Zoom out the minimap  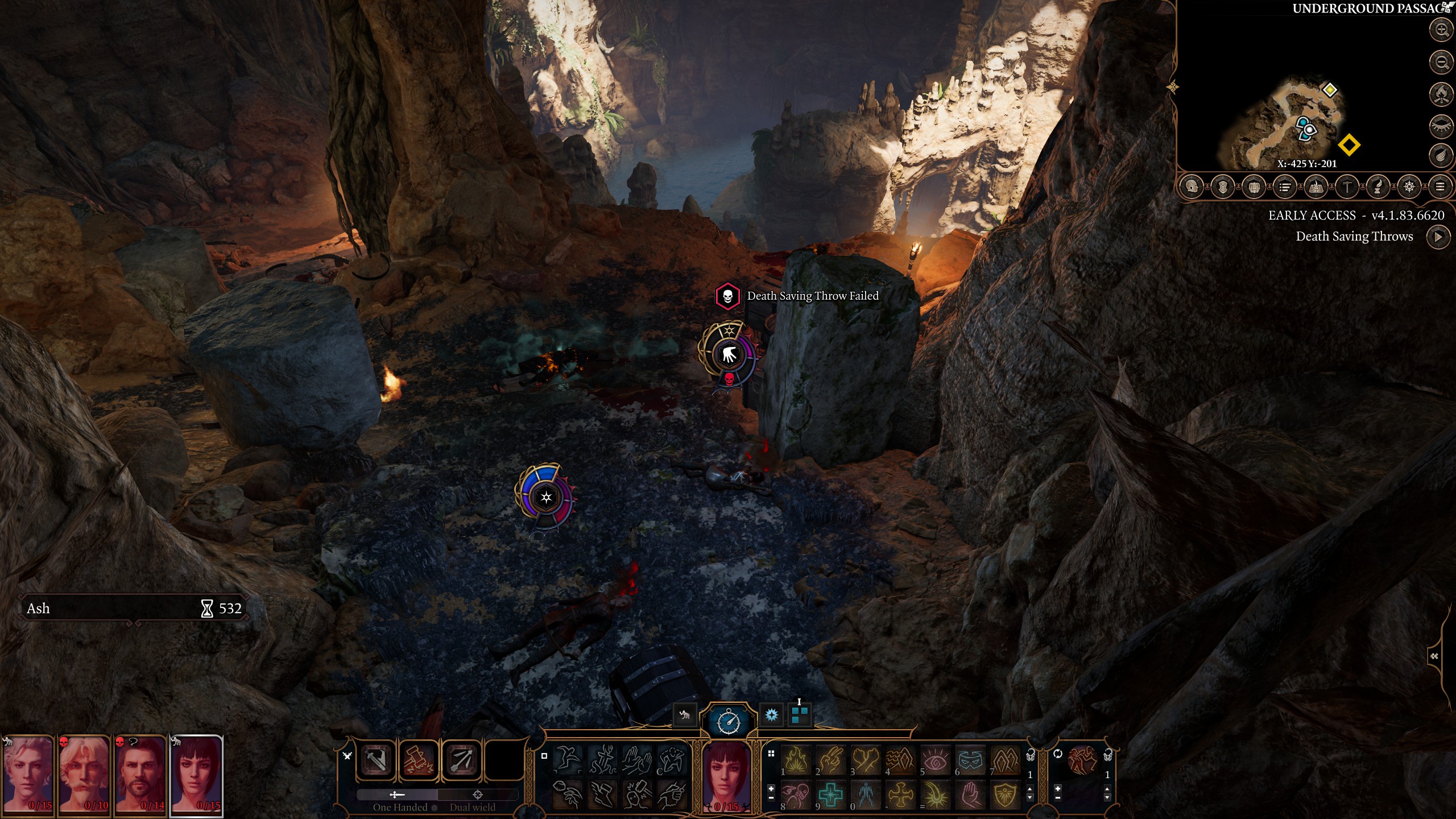tap(1441, 61)
